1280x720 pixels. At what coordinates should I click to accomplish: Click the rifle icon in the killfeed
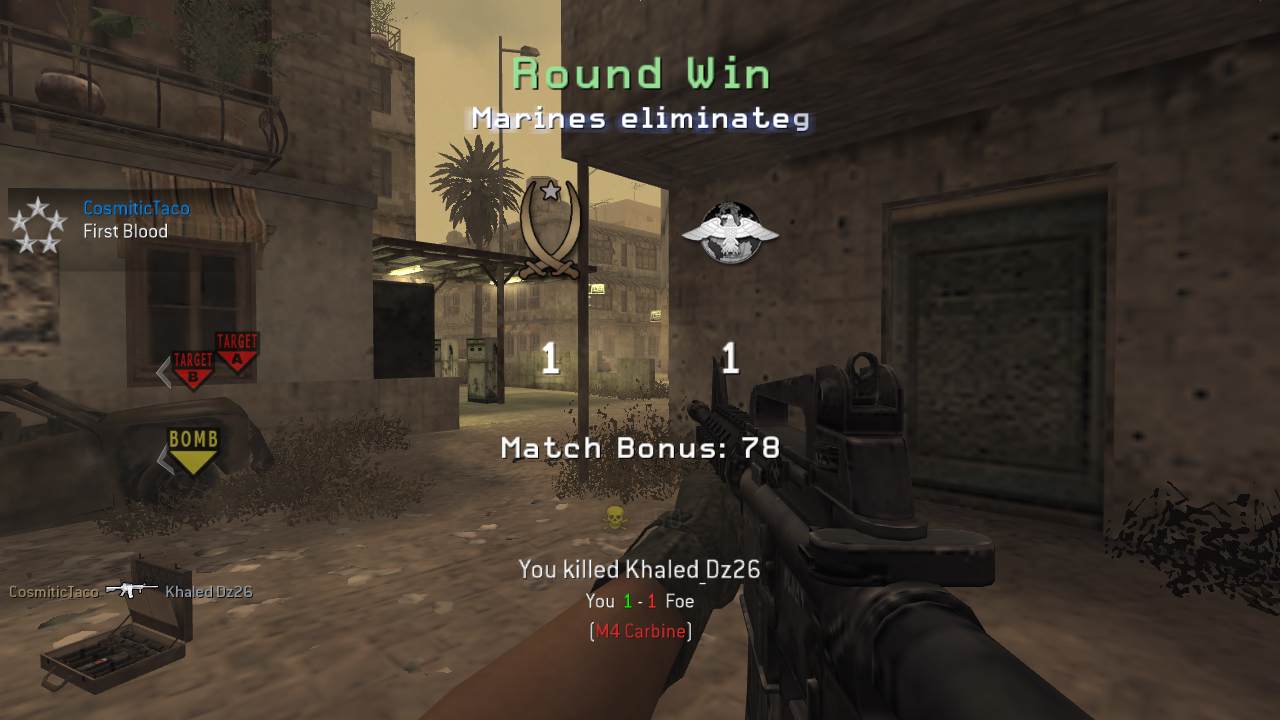coord(132,590)
